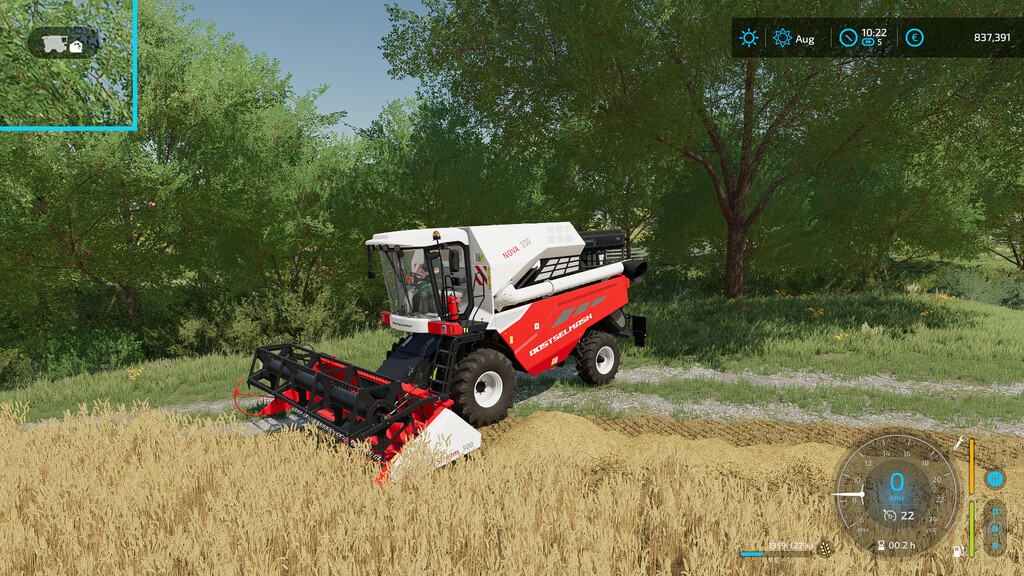The height and width of the screenshot is (576, 1024).
Task: Select the August season icon
Action: tap(782, 38)
